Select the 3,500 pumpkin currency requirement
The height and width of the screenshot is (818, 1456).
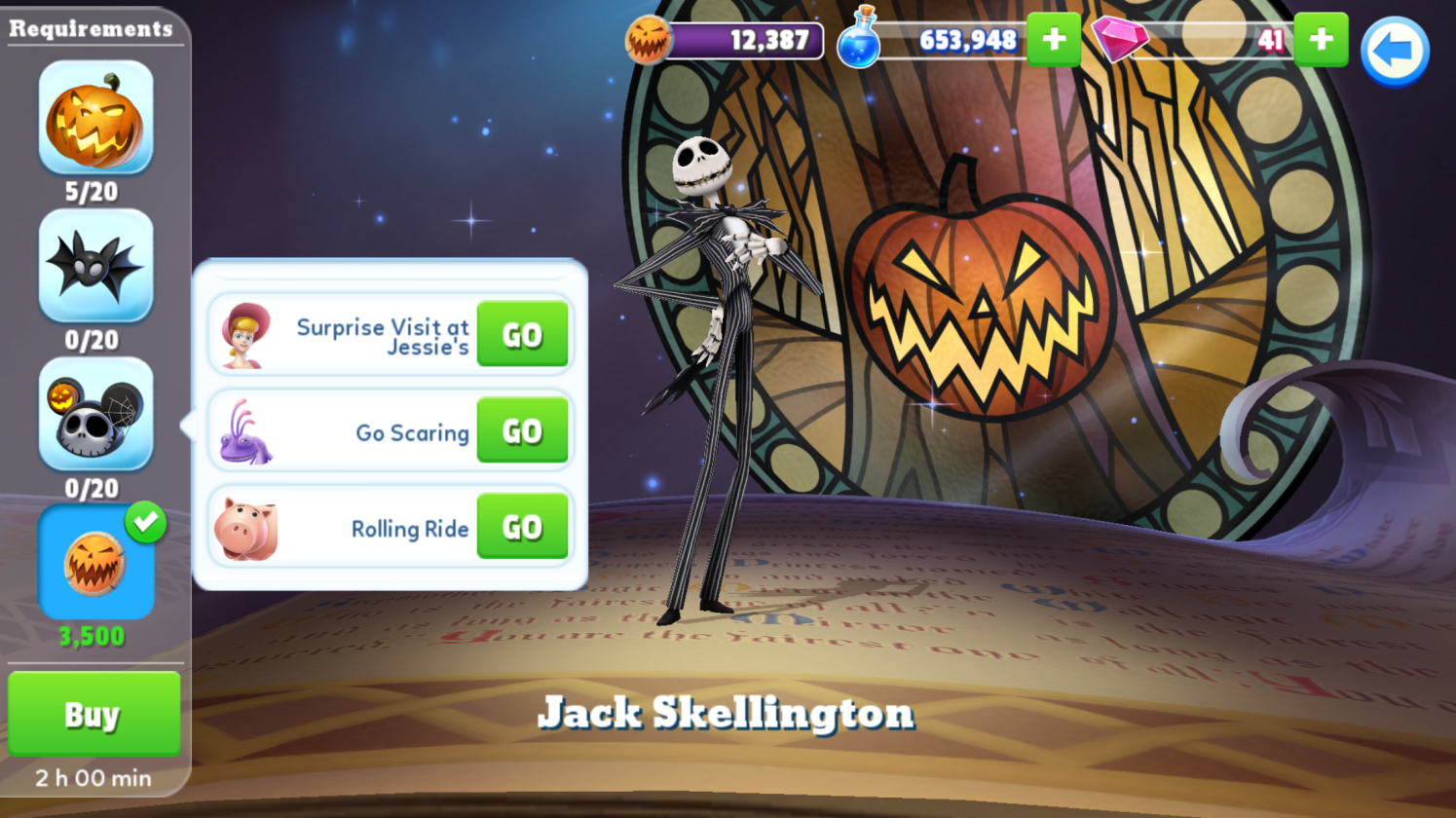pos(95,562)
